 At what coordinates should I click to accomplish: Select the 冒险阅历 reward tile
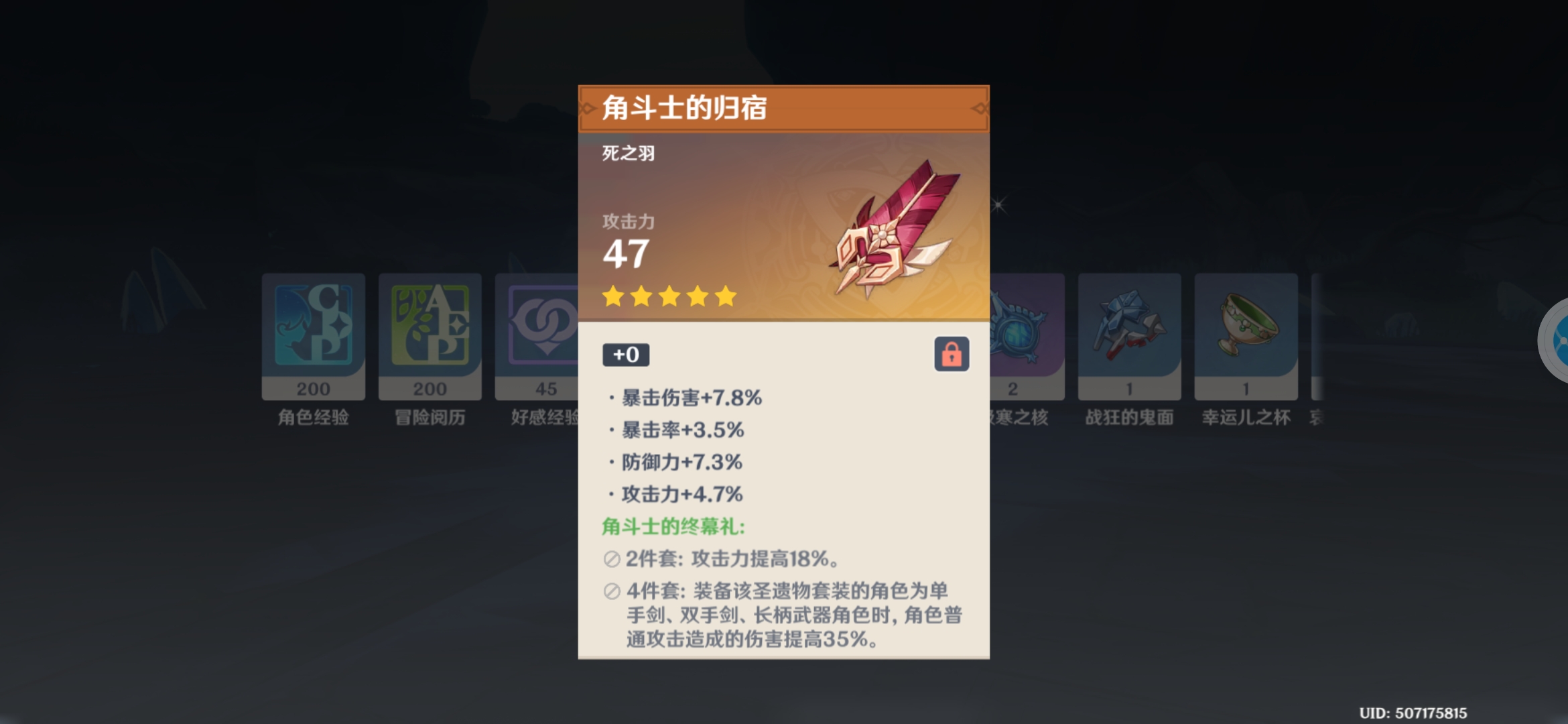coord(430,335)
